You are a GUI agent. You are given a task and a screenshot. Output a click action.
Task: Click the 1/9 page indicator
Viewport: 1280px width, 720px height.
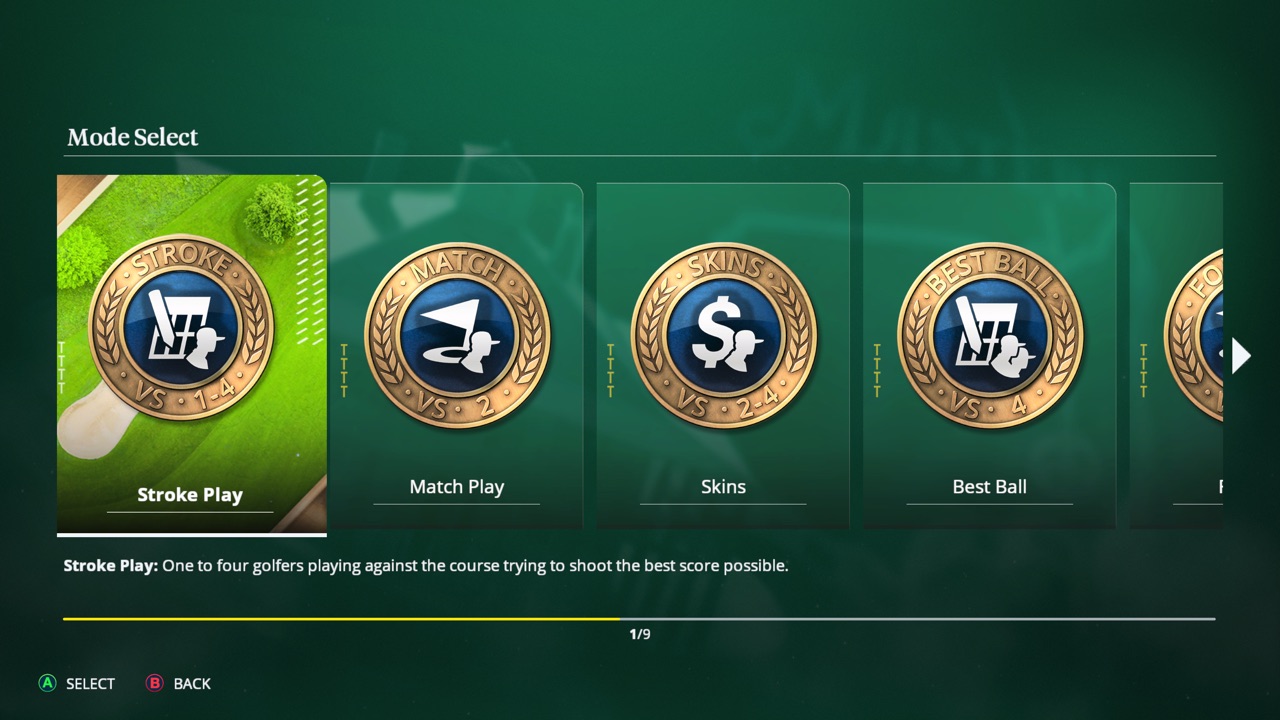point(640,632)
